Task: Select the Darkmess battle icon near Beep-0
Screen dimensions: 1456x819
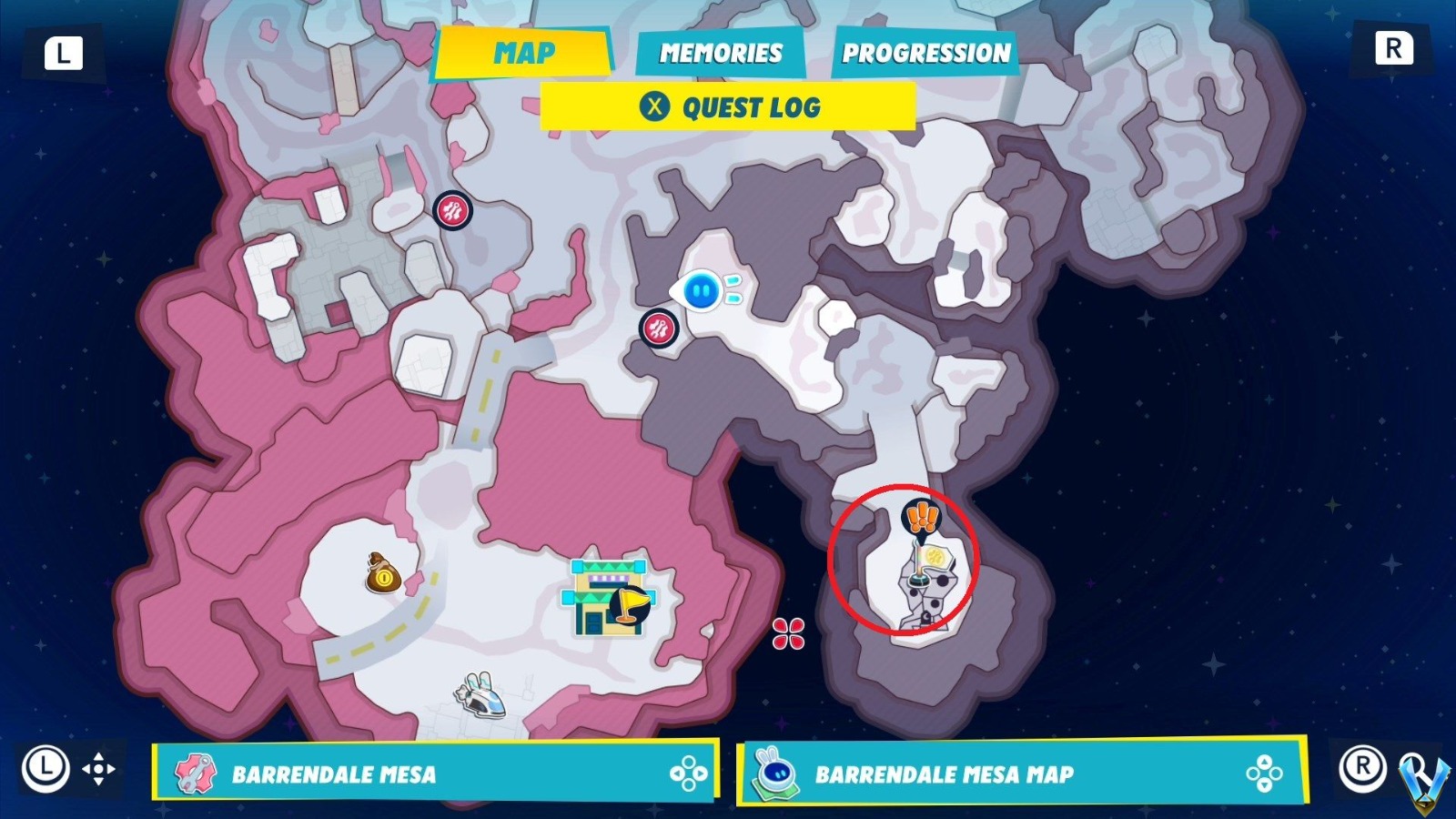Action: 658,329
